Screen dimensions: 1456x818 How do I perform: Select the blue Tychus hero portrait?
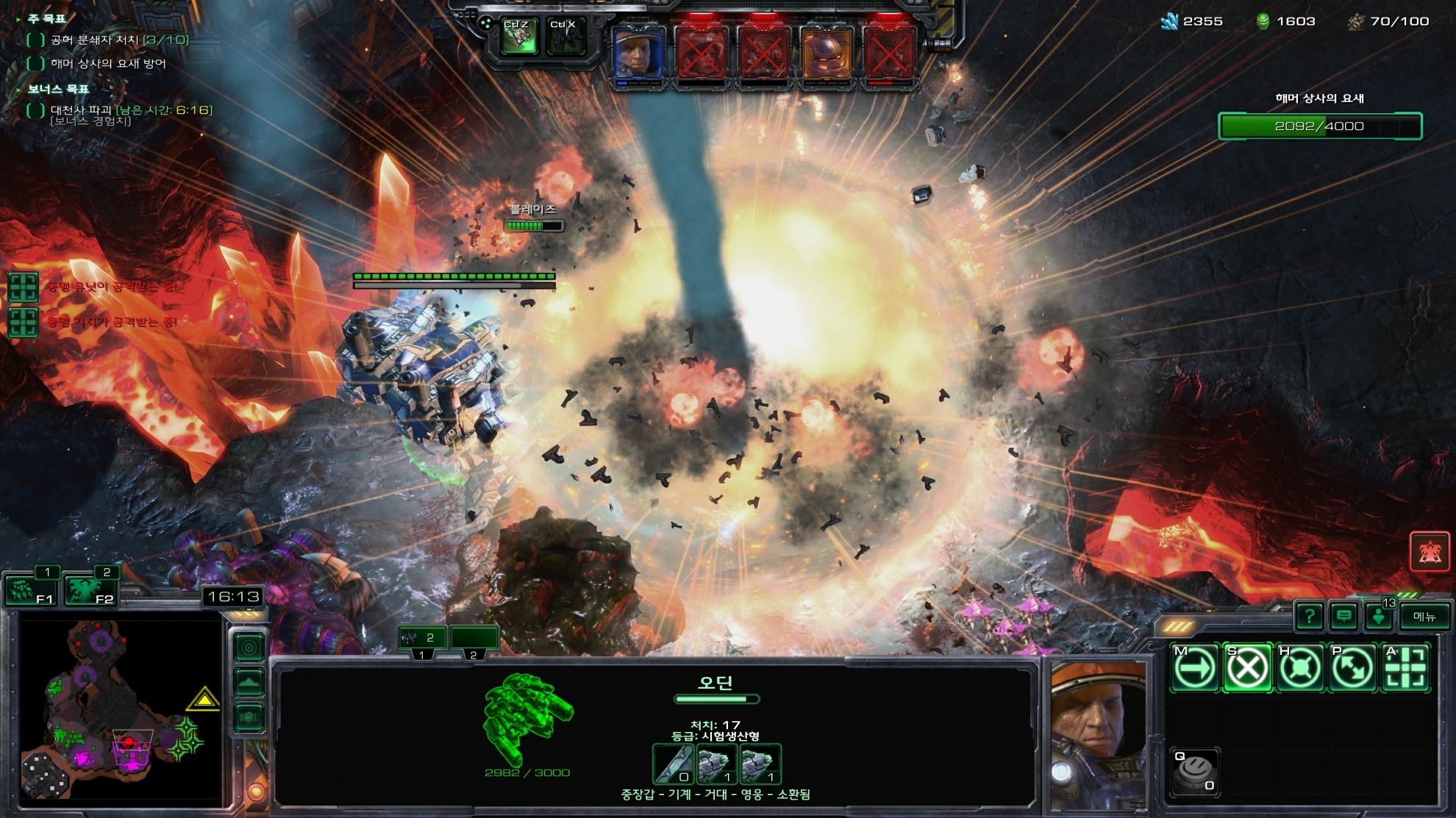(x=638, y=54)
